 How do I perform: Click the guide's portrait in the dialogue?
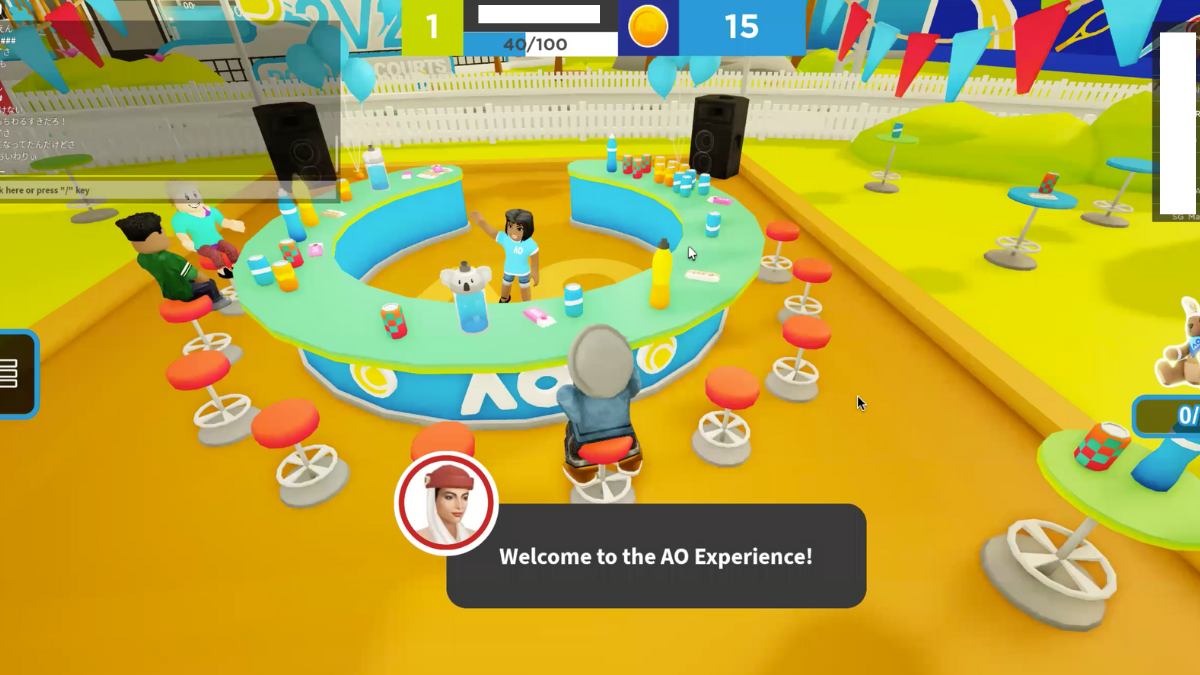click(x=446, y=503)
